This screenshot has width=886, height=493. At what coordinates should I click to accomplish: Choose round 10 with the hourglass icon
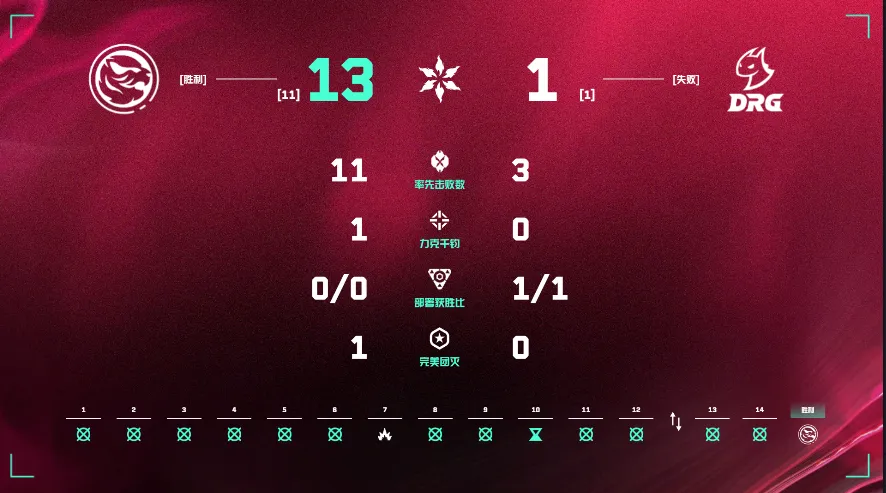click(536, 434)
